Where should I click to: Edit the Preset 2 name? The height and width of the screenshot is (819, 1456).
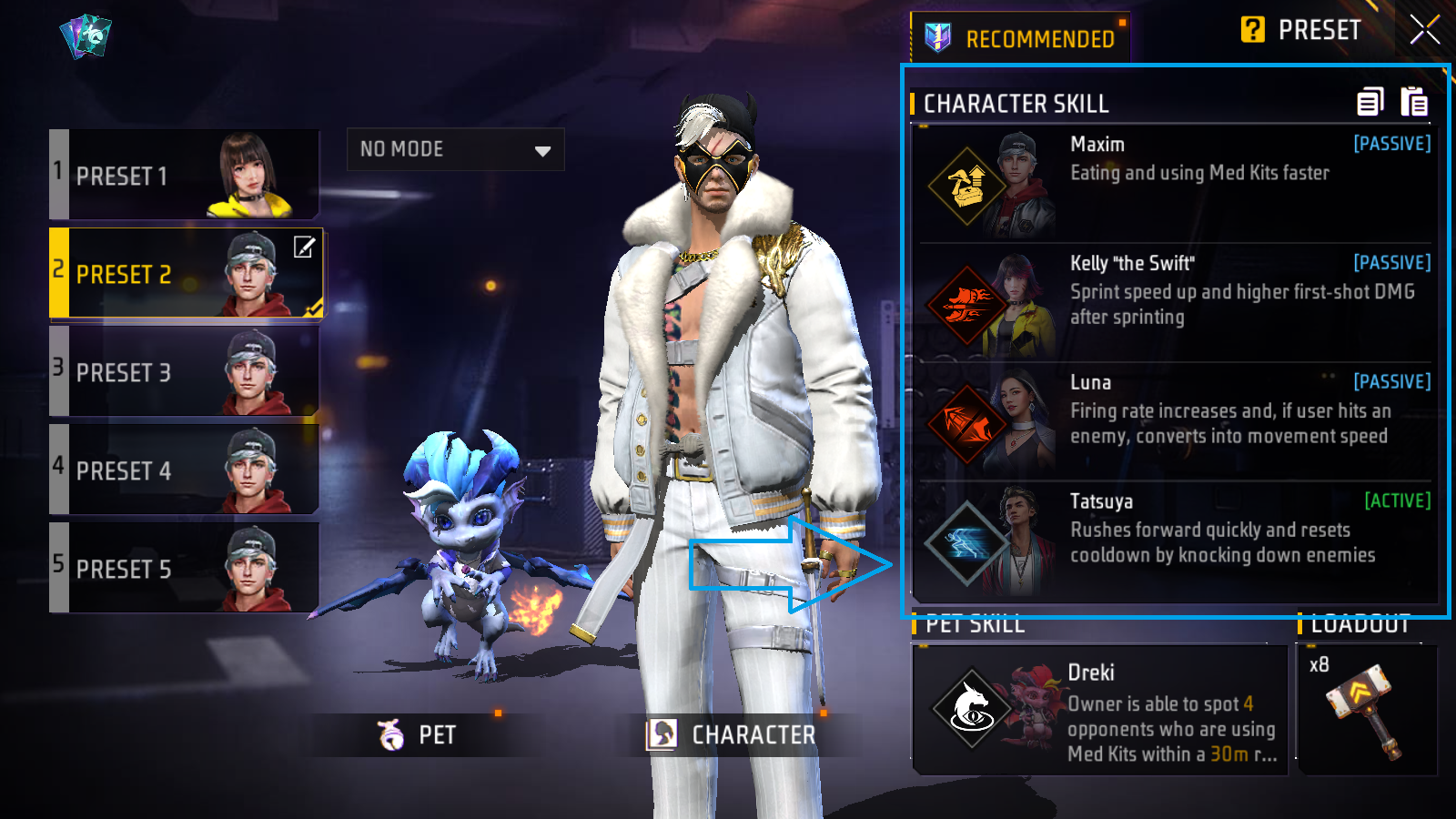pos(304,248)
